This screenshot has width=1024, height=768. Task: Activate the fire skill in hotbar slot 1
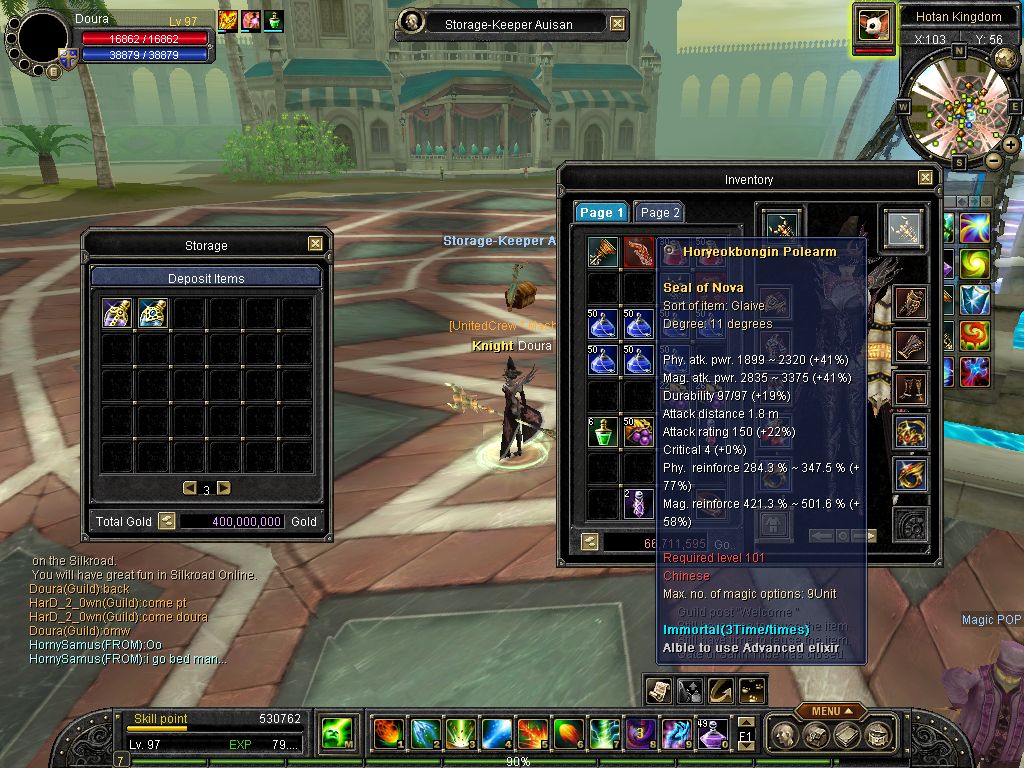[387, 734]
